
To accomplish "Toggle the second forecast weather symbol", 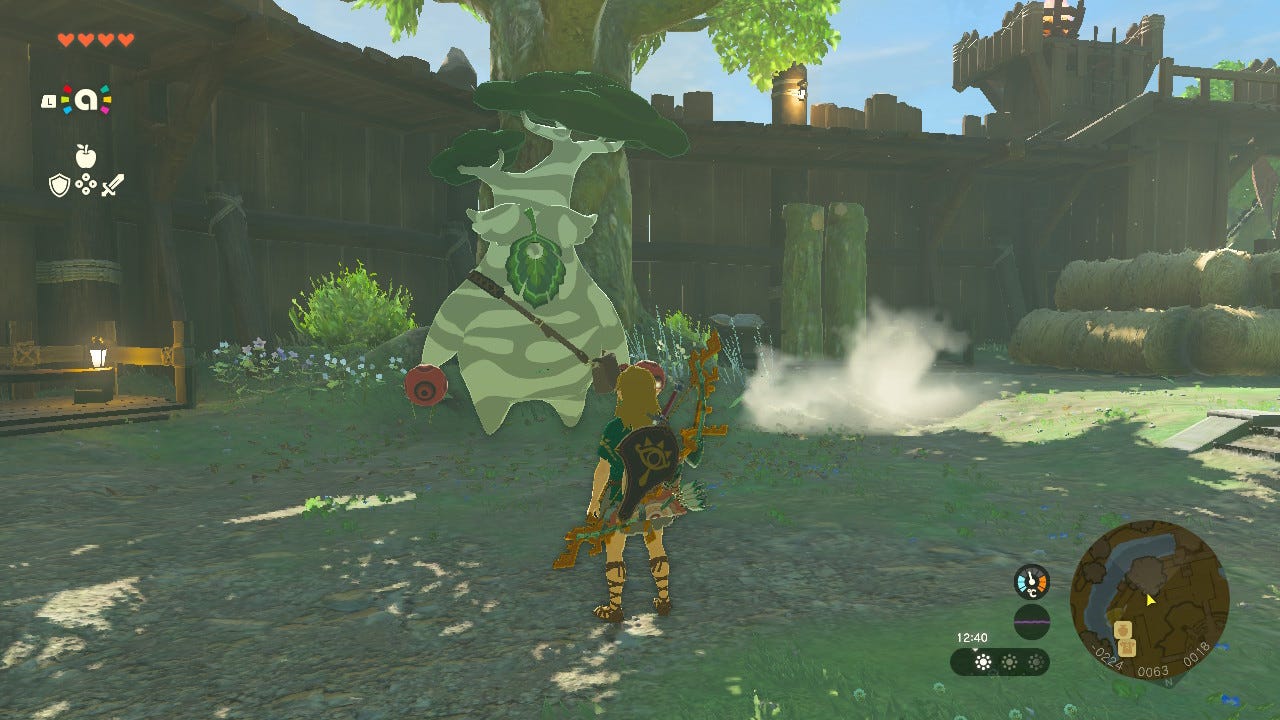I will click(1009, 661).
